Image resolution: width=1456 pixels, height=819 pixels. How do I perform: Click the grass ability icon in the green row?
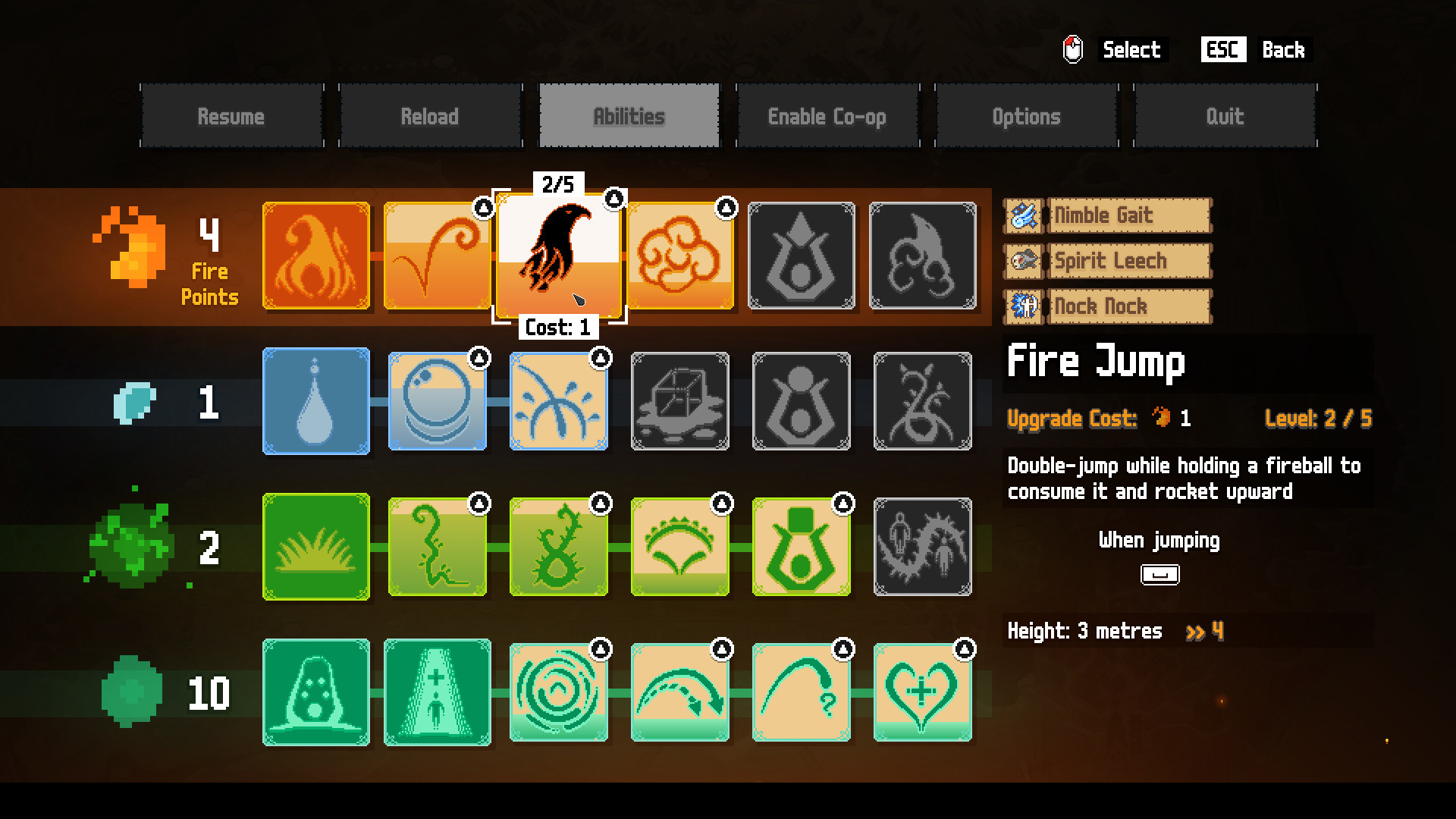(x=315, y=546)
